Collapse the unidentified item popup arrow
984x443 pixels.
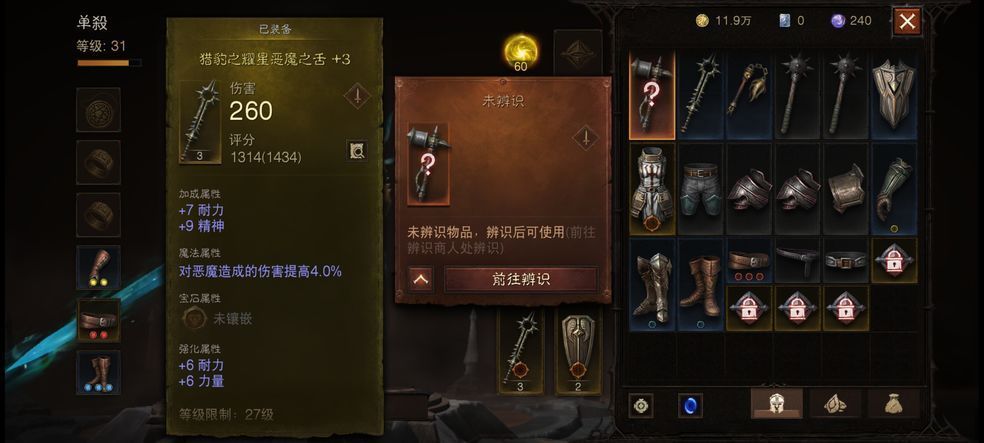coord(421,279)
